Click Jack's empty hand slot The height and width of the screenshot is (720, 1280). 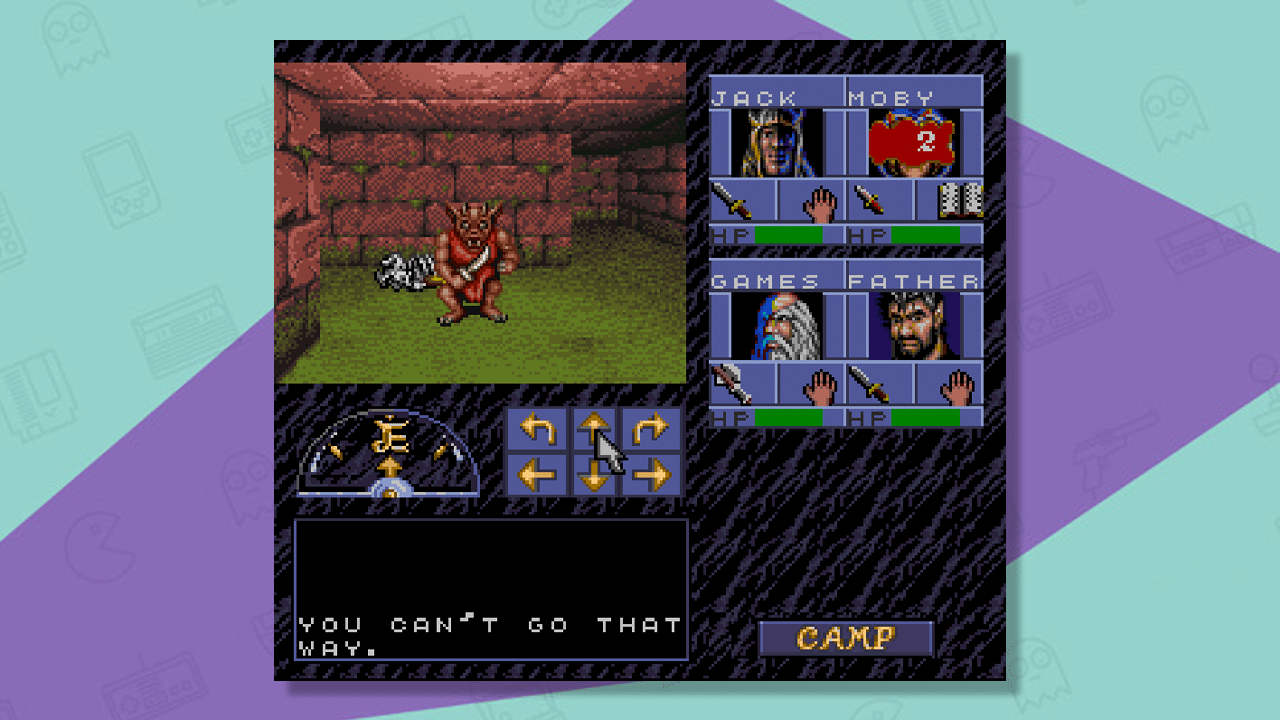(x=811, y=201)
